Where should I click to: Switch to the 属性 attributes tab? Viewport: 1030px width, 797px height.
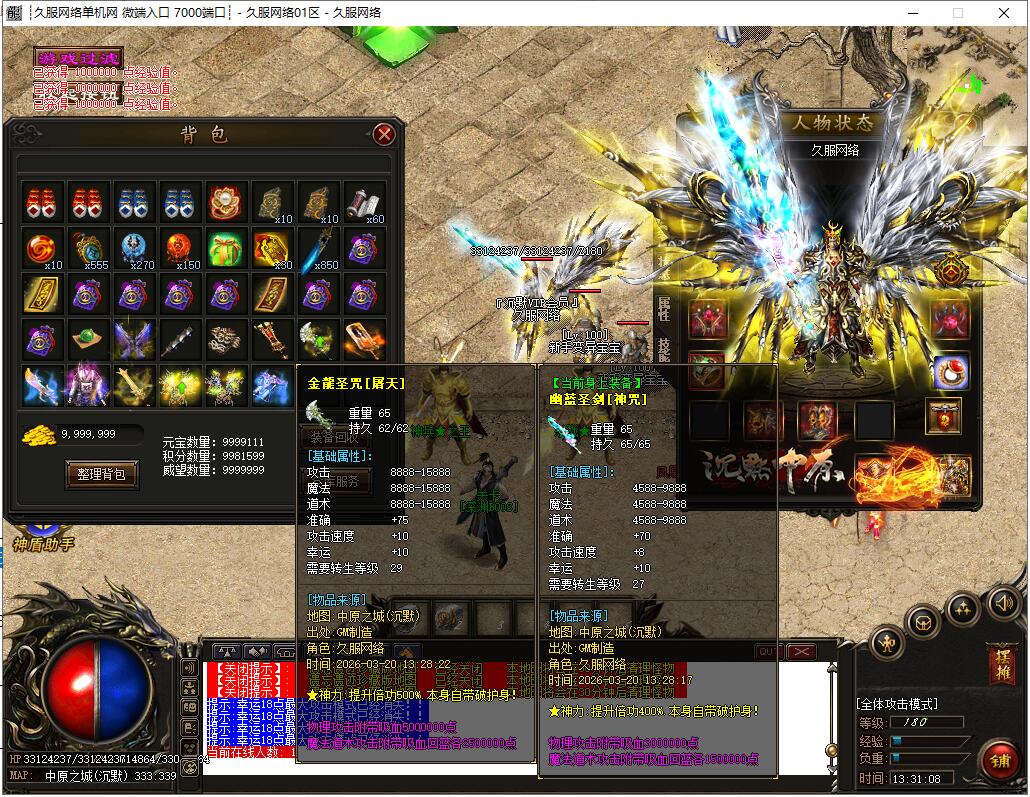pos(663,308)
